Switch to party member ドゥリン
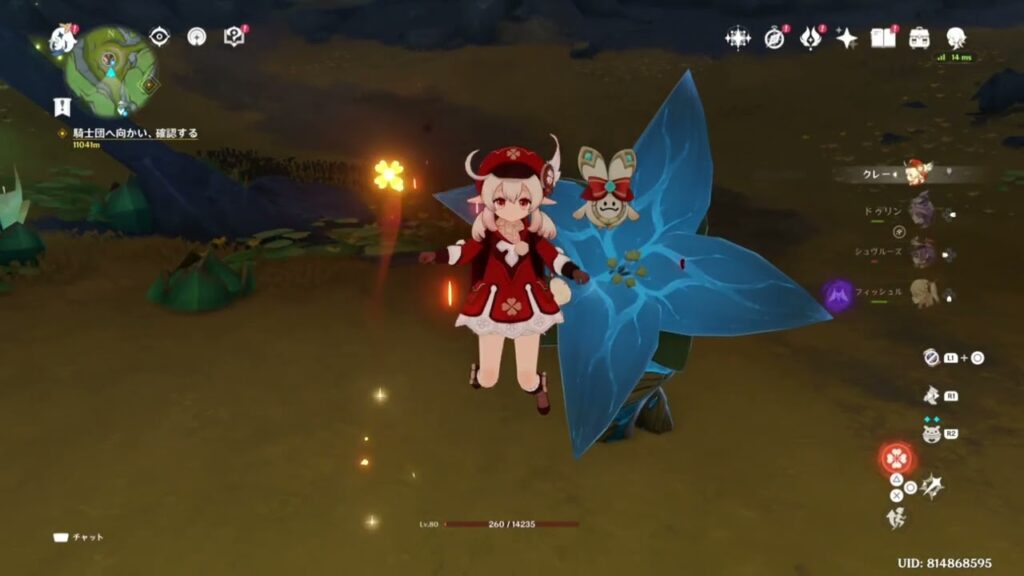Viewport: 1024px width, 576px height. [x=921, y=212]
